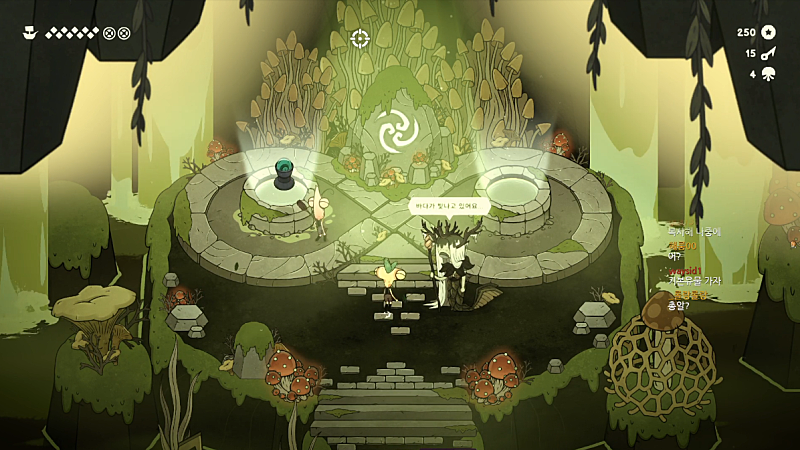Select the key icon in the counters

click(769, 53)
